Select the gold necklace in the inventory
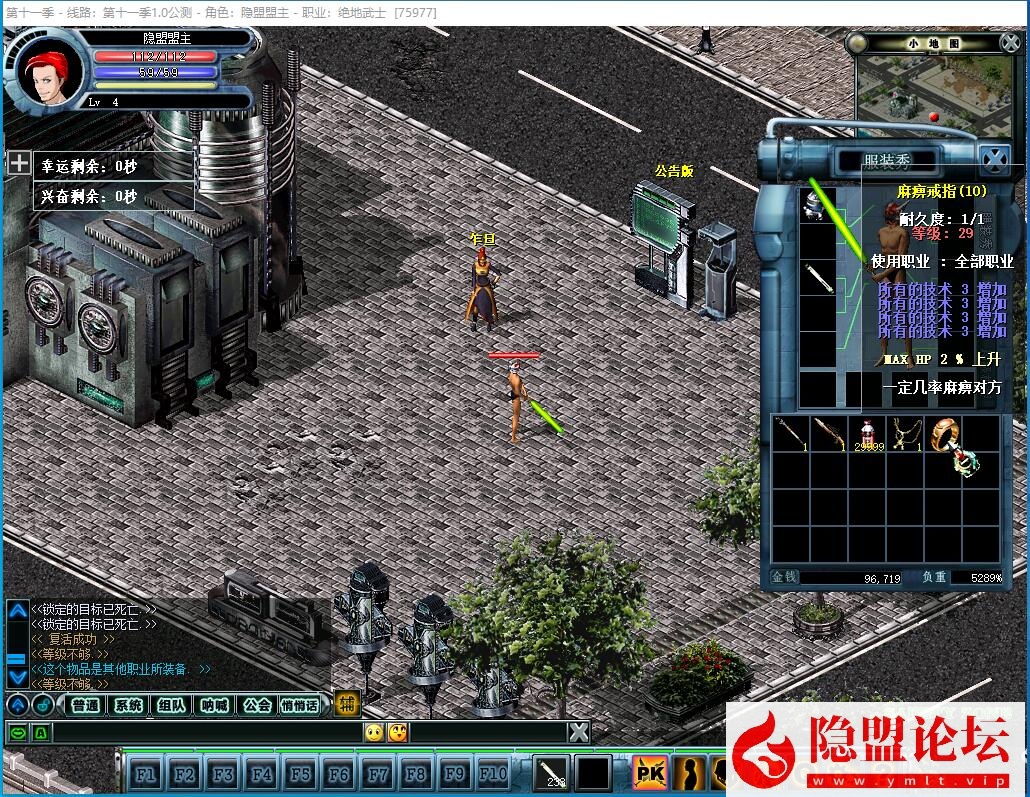1030x797 pixels. (x=905, y=433)
